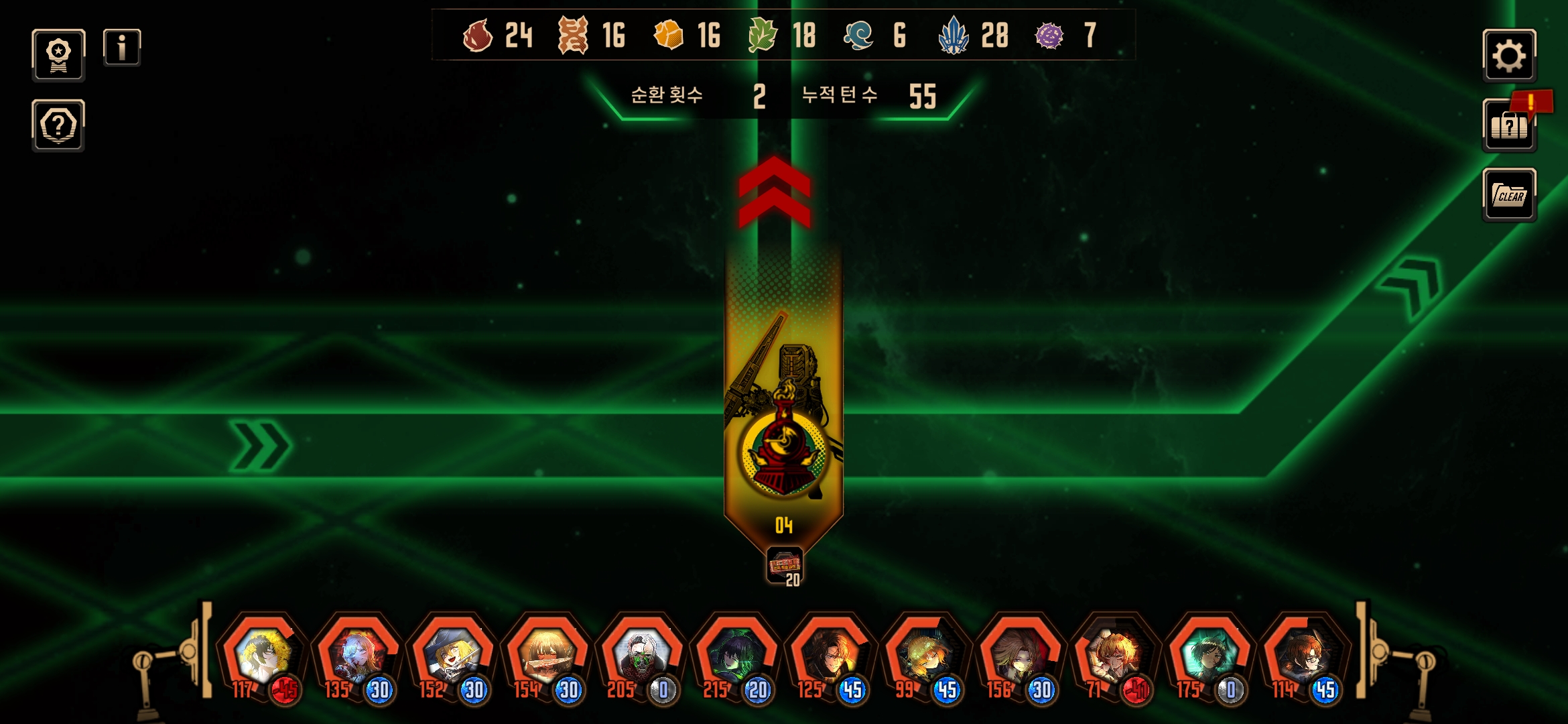
Task: Show the info panel with the 'i' button
Action: pyautogui.click(x=122, y=48)
